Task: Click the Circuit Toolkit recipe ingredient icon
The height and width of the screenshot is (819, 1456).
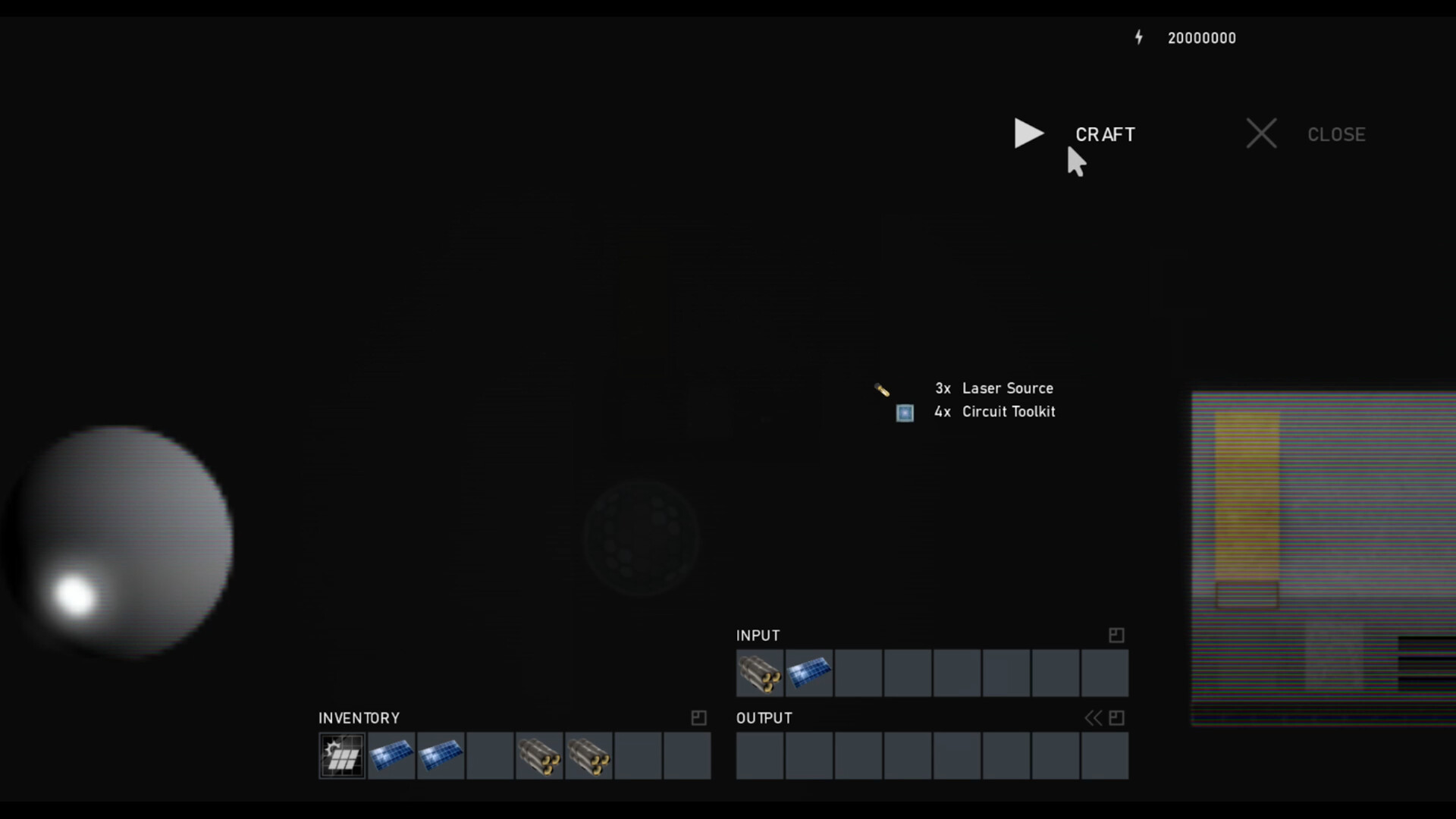Action: point(904,413)
